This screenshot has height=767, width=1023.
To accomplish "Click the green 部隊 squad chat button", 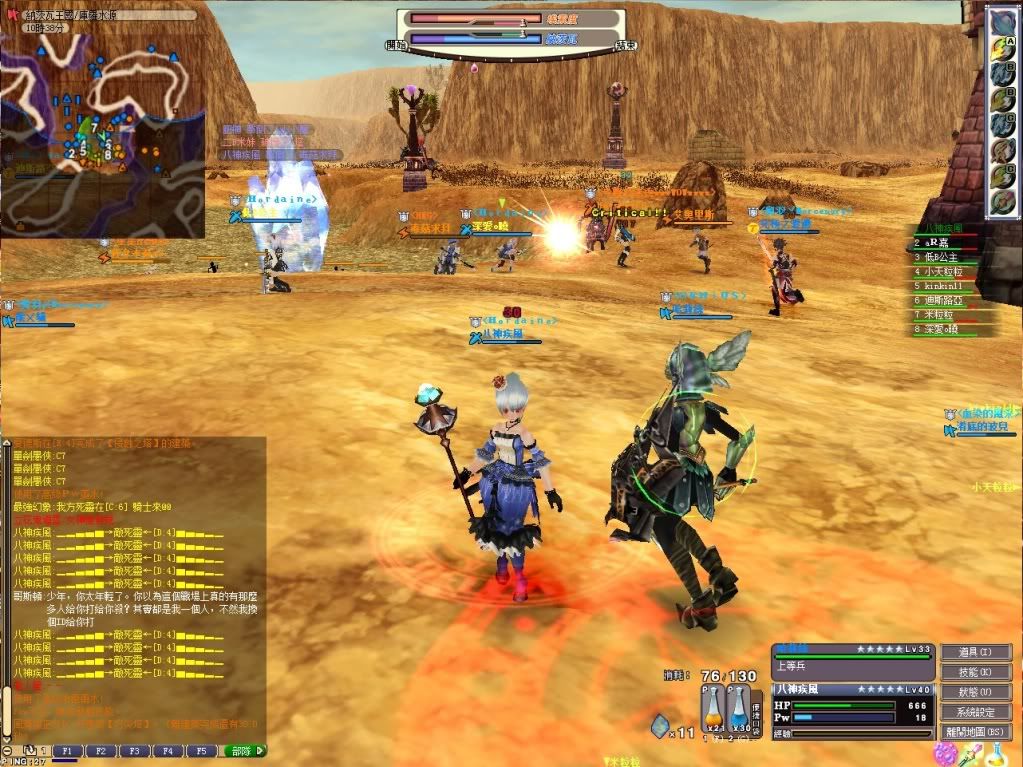I will click(244, 750).
